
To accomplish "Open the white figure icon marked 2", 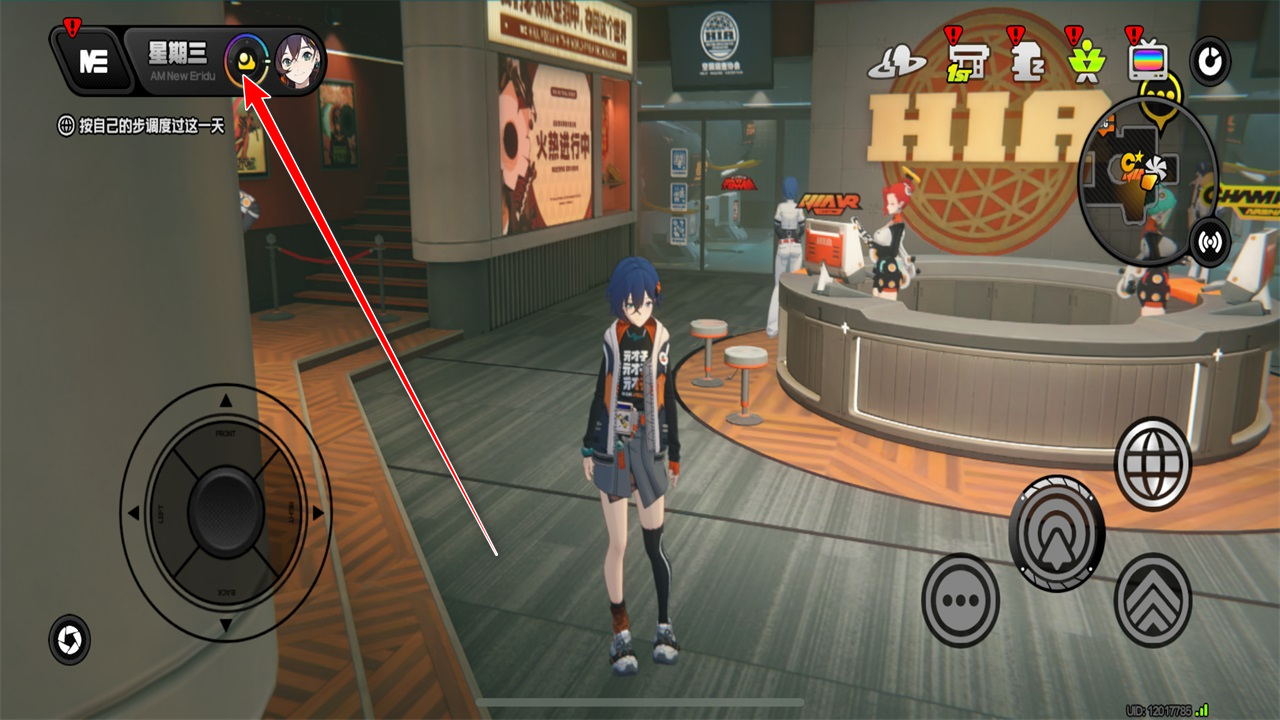I will tap(1021, 63).
